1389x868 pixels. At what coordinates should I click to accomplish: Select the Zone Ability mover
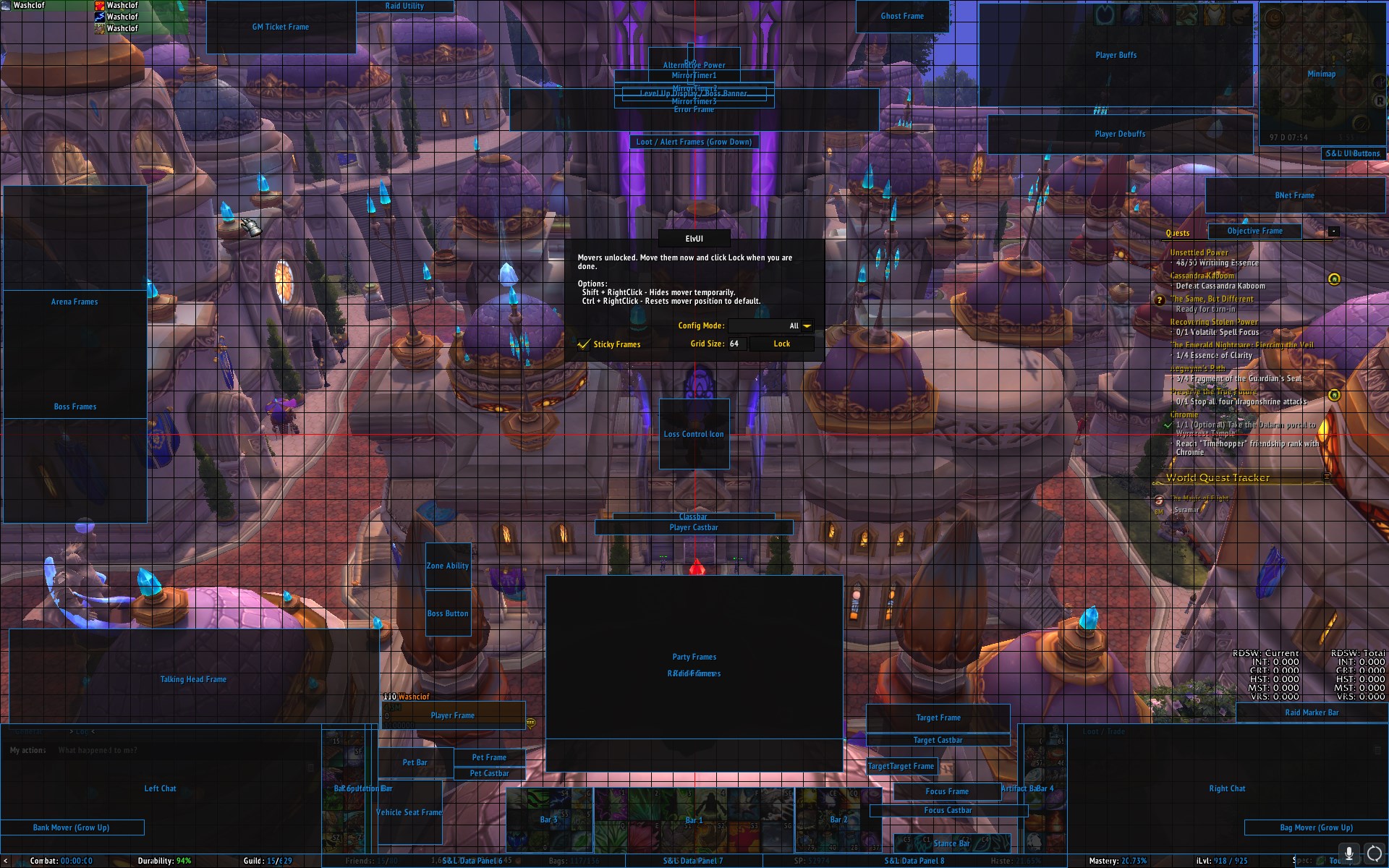[448, 566]
